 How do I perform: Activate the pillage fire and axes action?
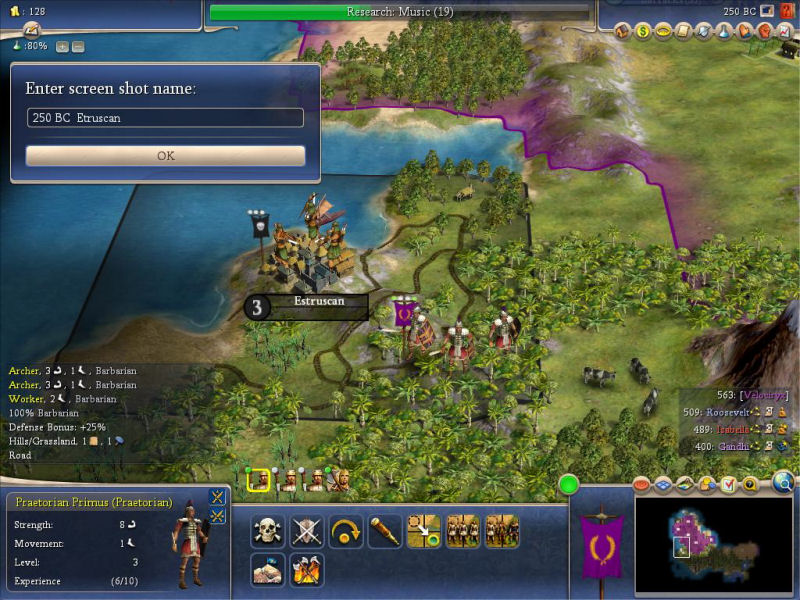[x=306, y=570]
